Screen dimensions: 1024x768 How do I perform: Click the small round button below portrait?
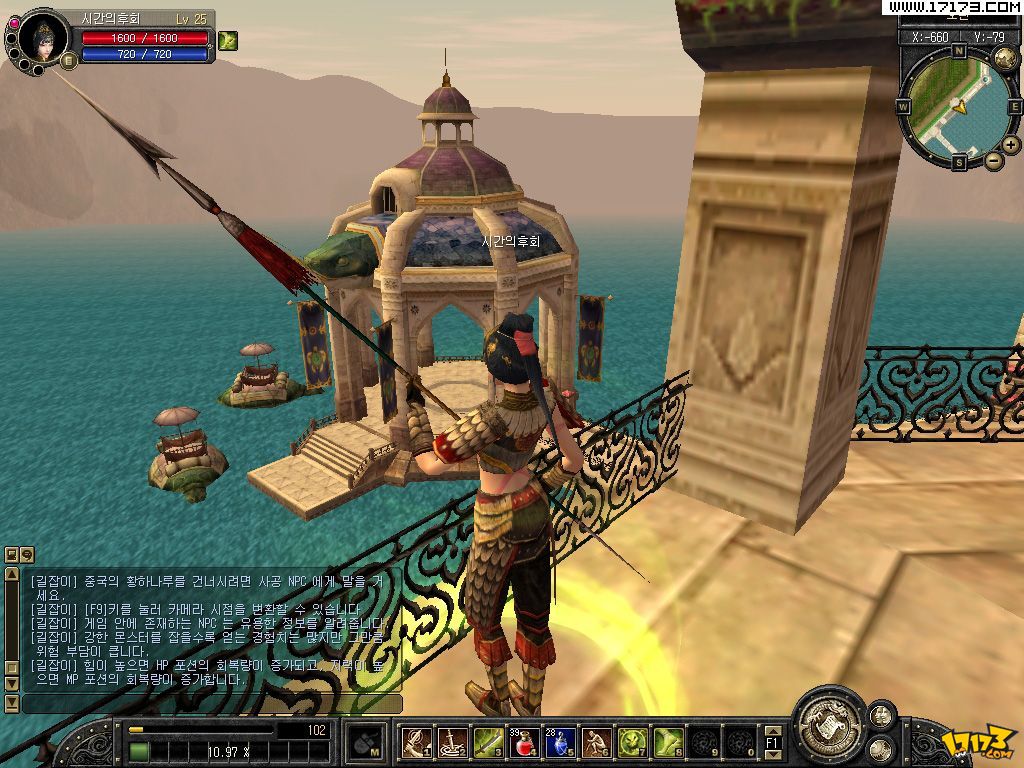click(69, 61)
